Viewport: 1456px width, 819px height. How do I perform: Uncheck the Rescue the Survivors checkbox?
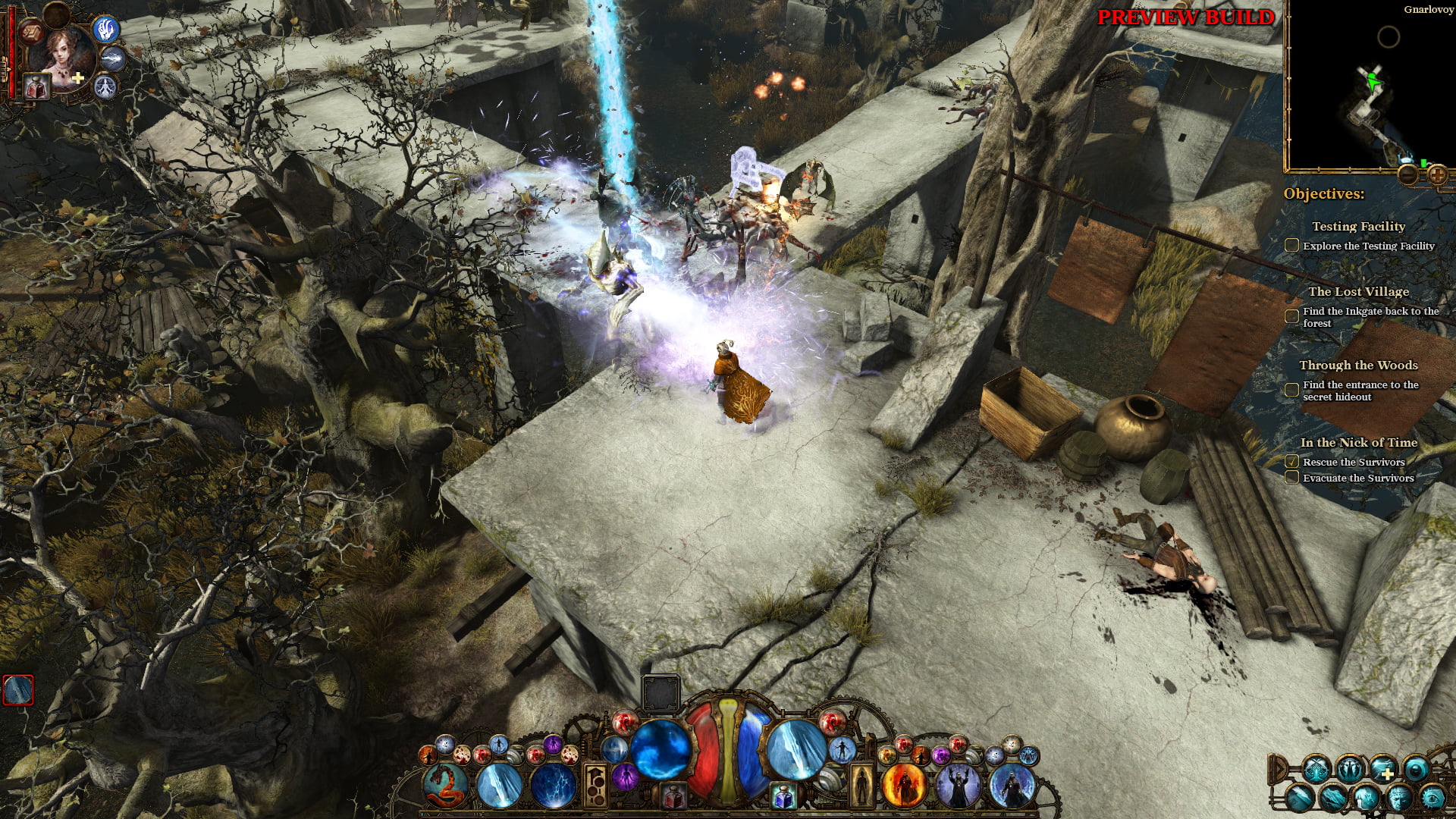[1291, 461]
